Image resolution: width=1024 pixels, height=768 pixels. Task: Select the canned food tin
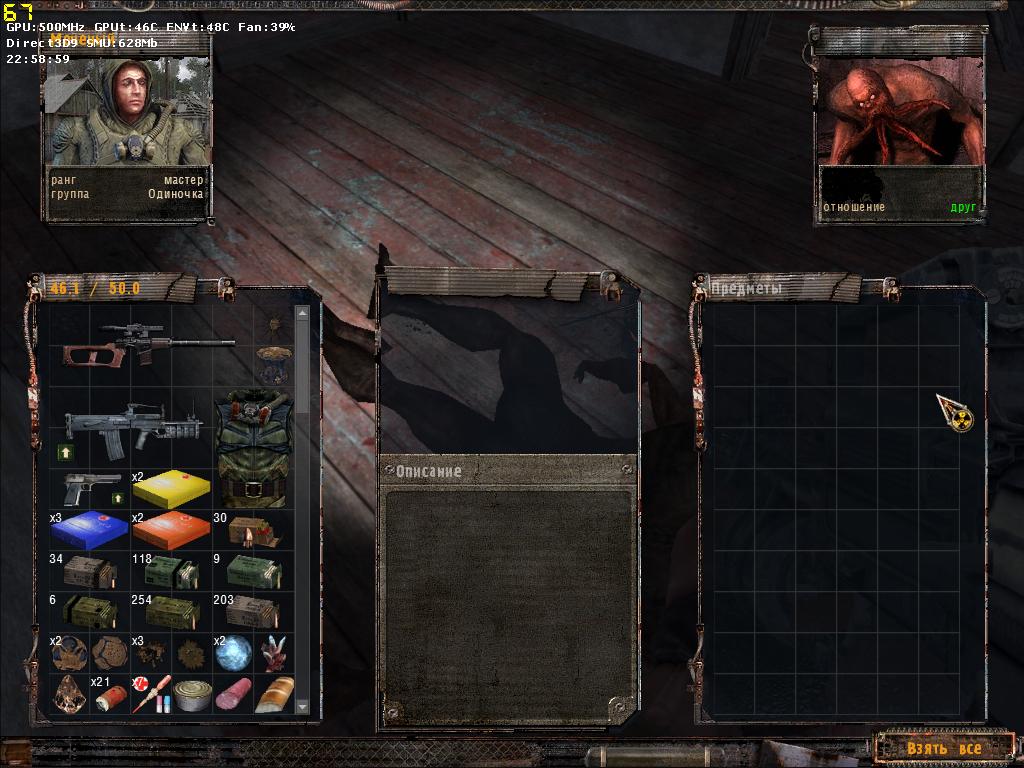tap(190, 693)
